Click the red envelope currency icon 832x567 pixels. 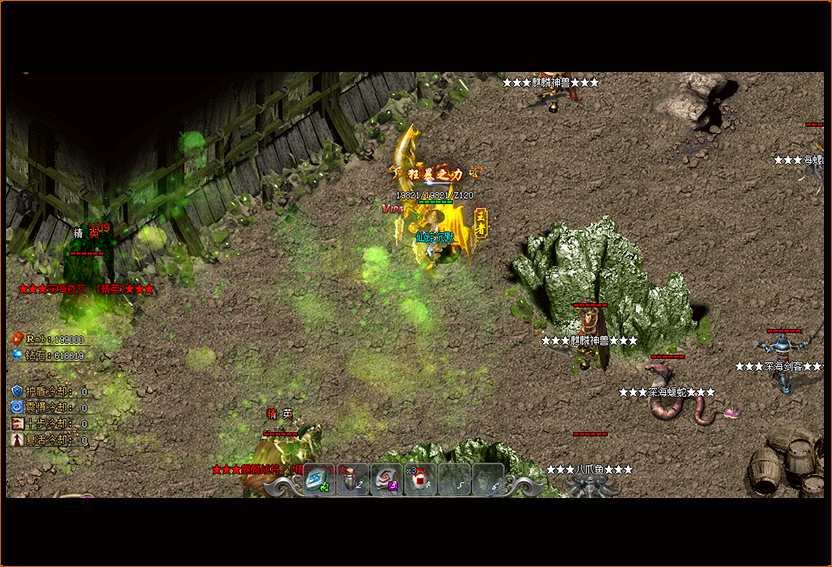16,339
